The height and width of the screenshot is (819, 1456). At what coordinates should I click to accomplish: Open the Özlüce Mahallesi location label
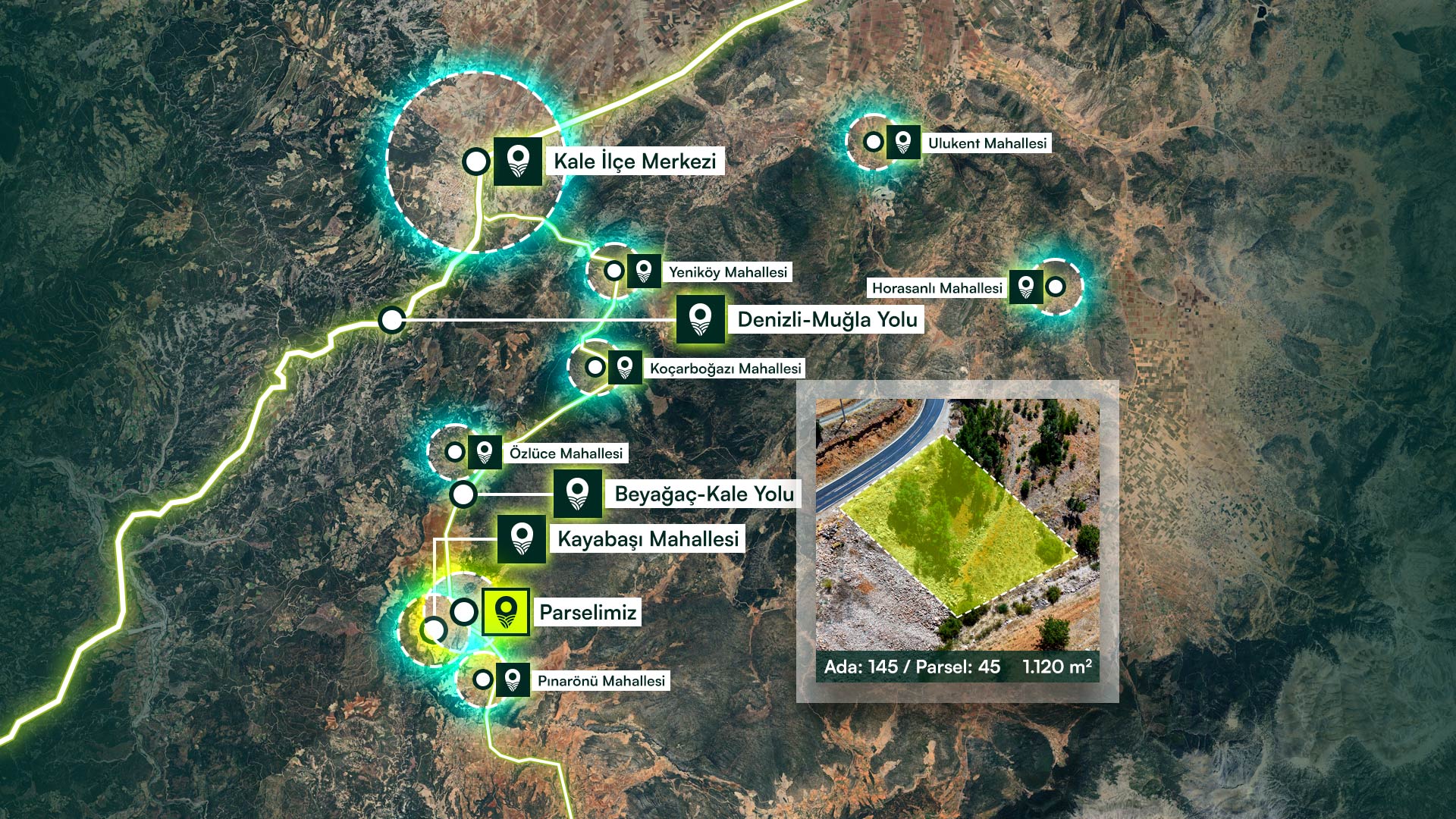566,453
